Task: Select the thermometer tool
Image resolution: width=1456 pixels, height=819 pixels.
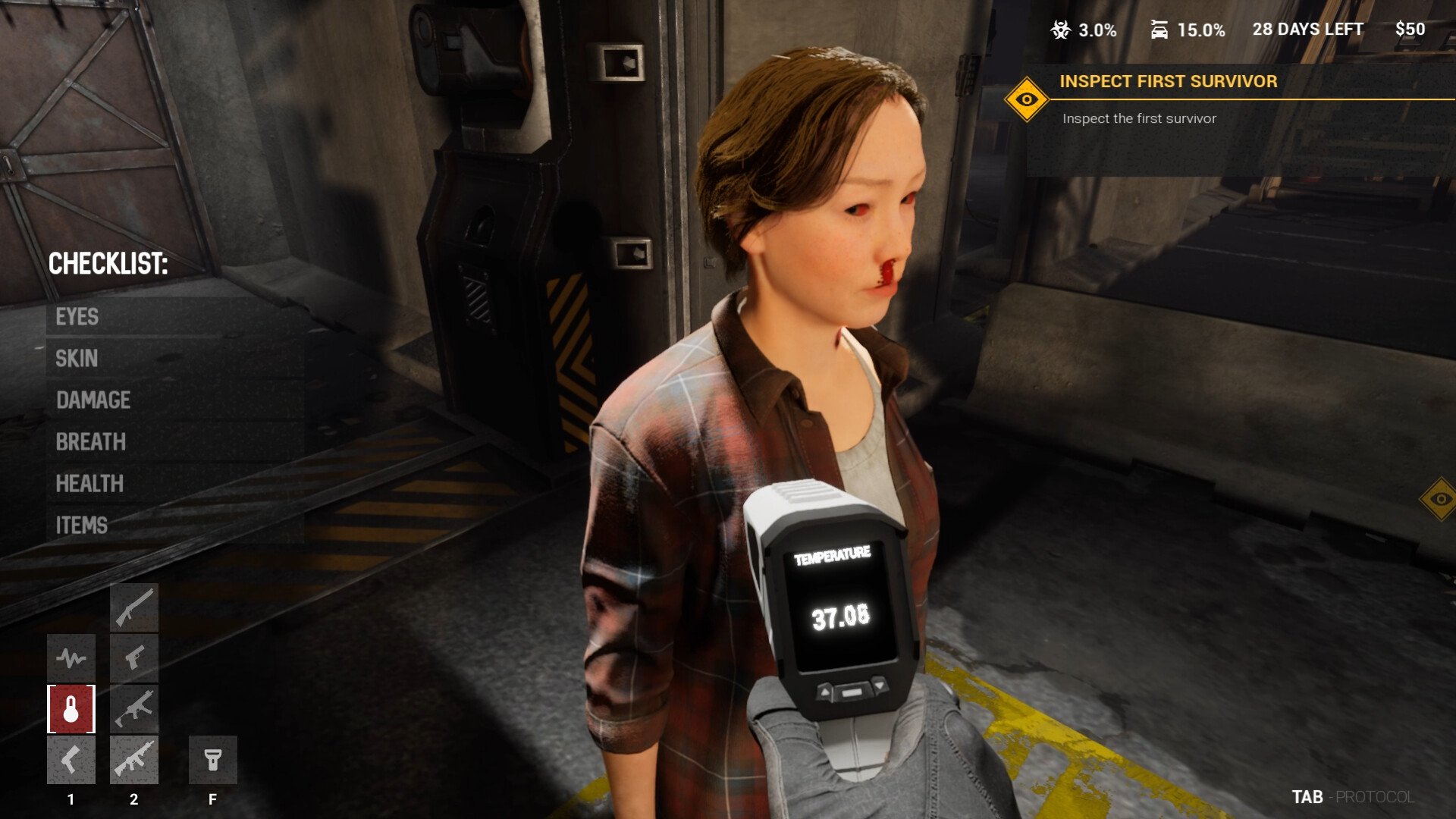Action: click(72, 709)
